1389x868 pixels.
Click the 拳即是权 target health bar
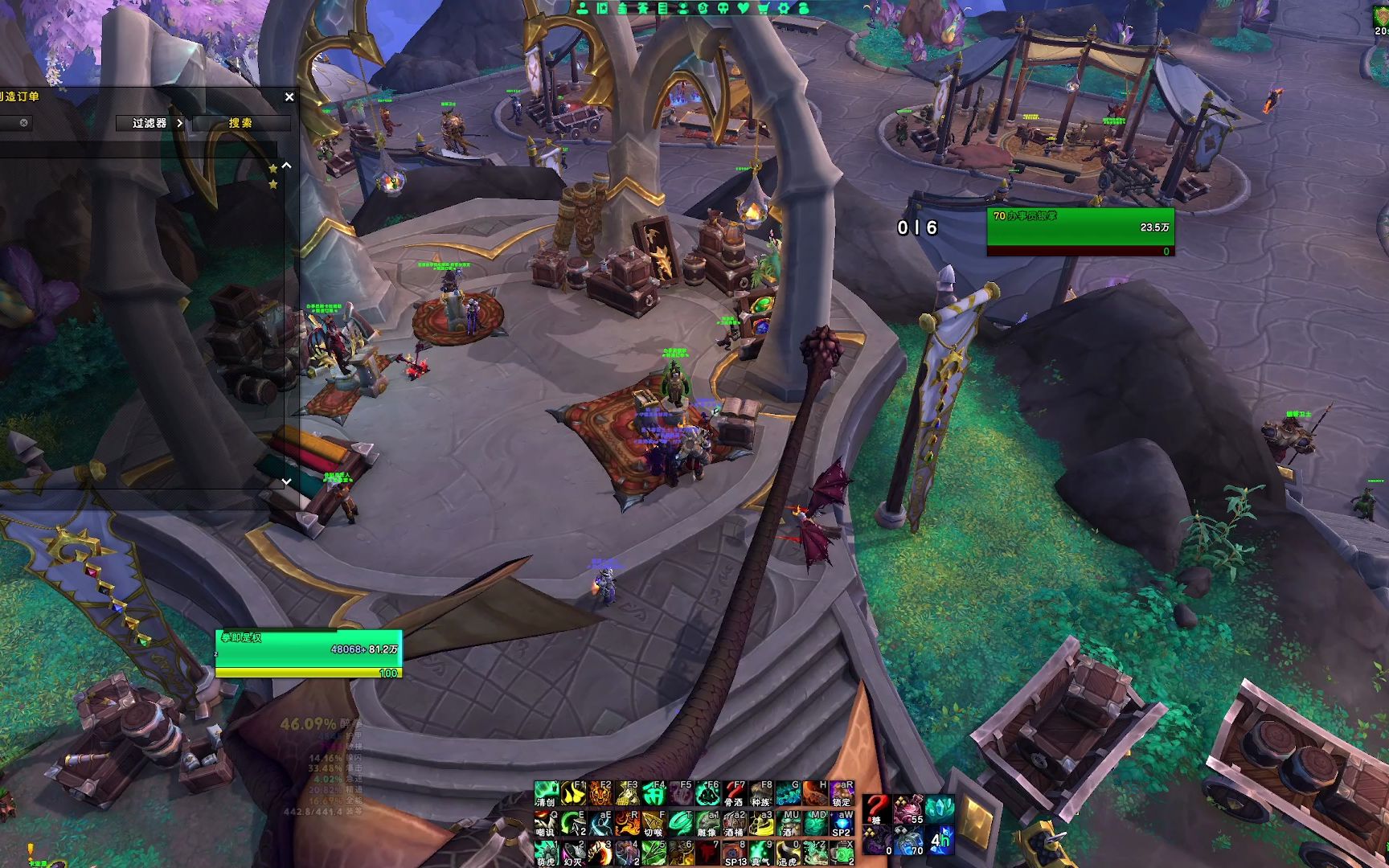point(305,649)
